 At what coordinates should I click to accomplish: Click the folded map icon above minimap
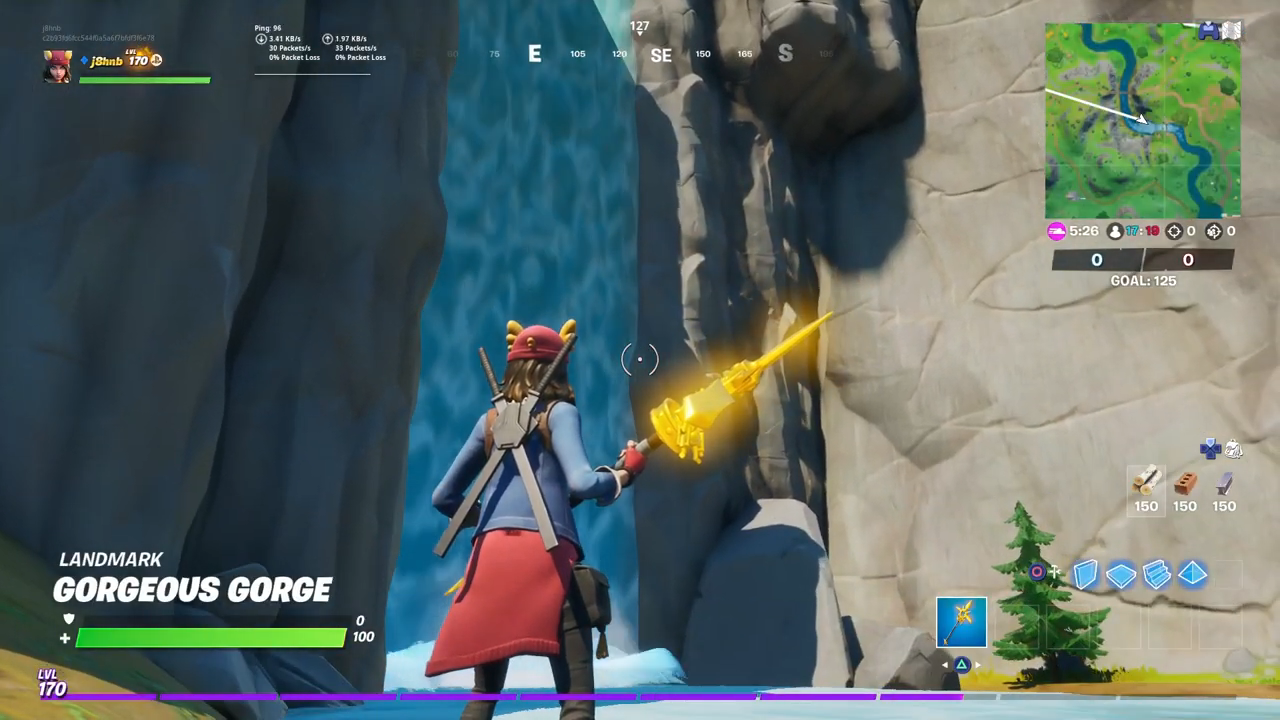1231,31
